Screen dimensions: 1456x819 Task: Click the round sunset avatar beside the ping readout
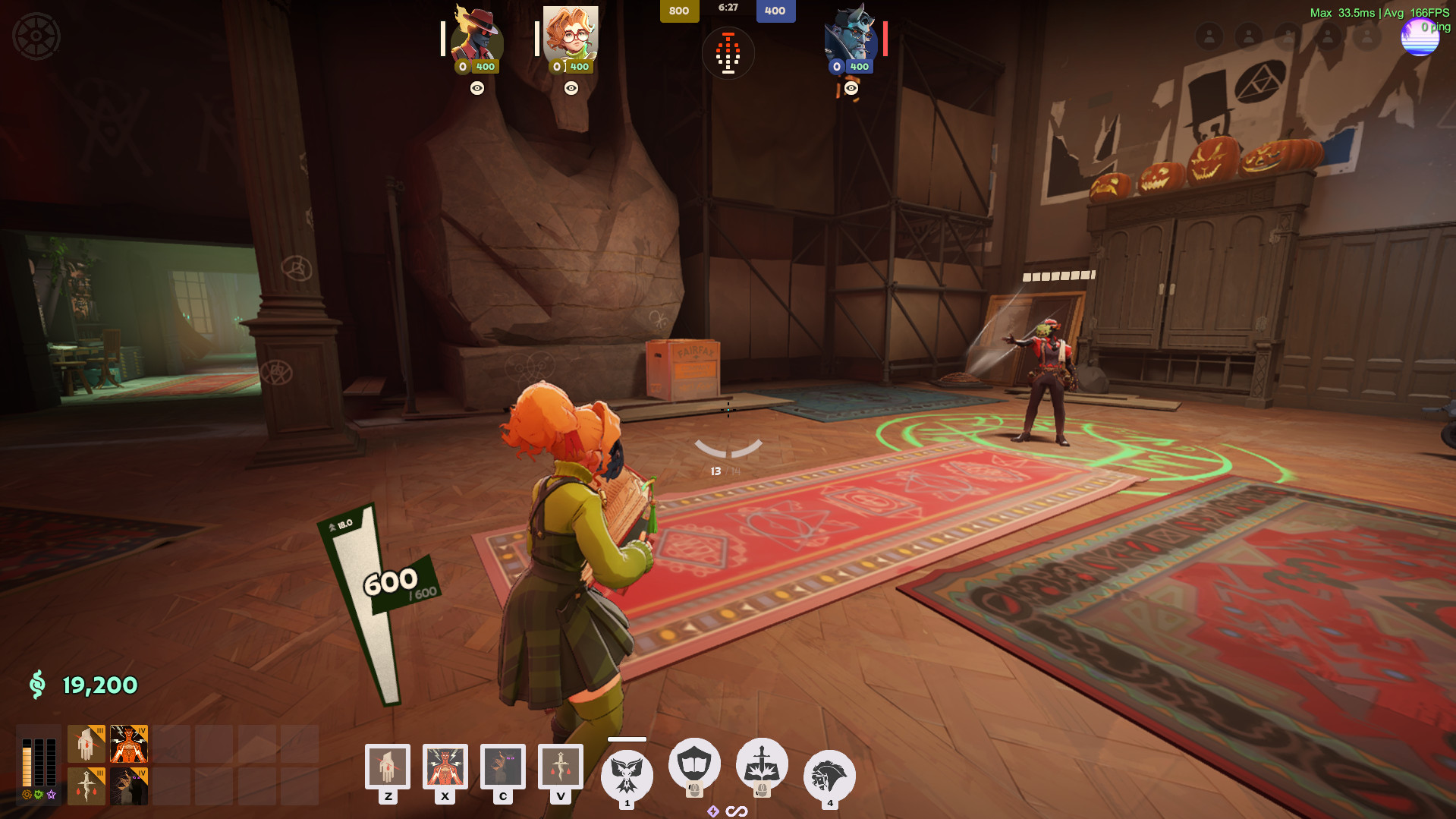coord(1419,38)
